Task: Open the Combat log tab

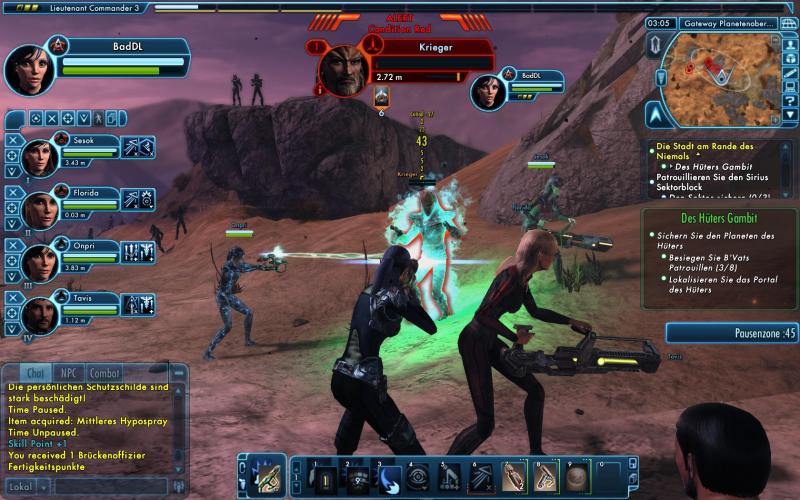Action: 105,372
